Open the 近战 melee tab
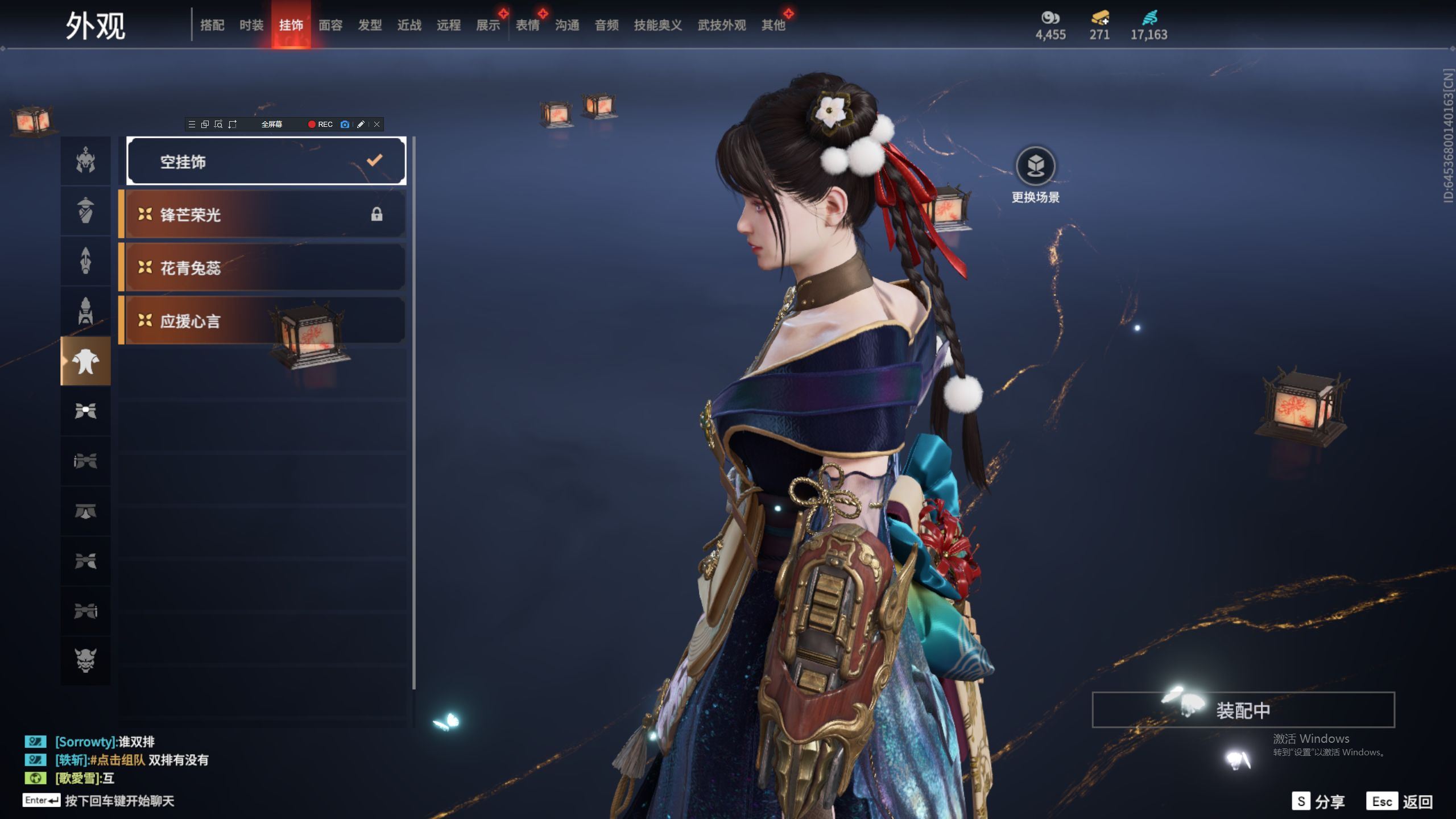 point(409,25)
